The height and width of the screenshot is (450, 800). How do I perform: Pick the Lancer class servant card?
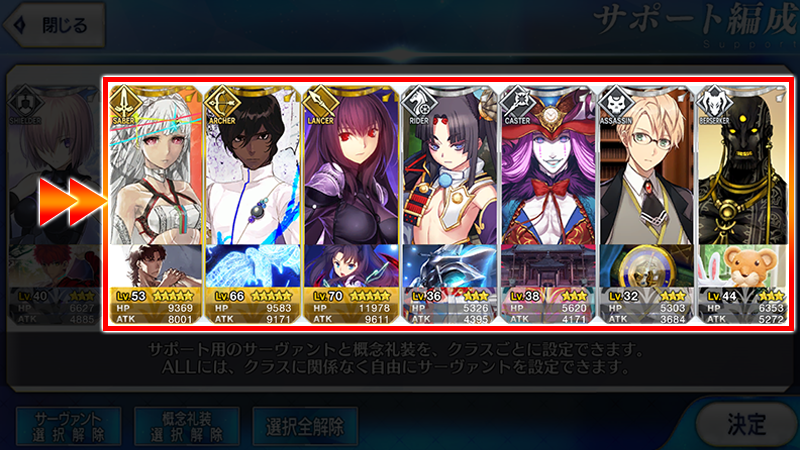(x=350, y=165)
